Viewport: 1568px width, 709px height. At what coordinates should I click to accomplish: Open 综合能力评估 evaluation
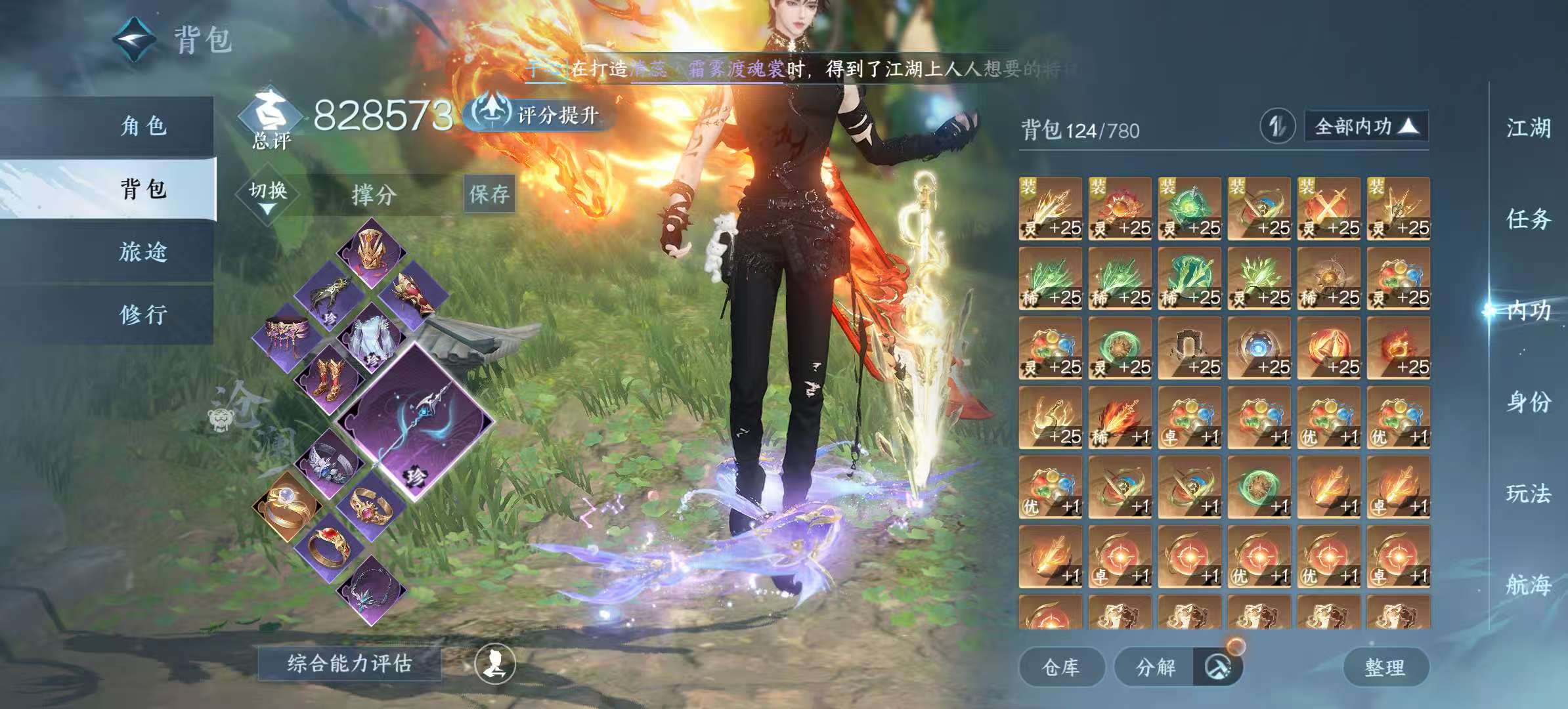tap(349, 664)
